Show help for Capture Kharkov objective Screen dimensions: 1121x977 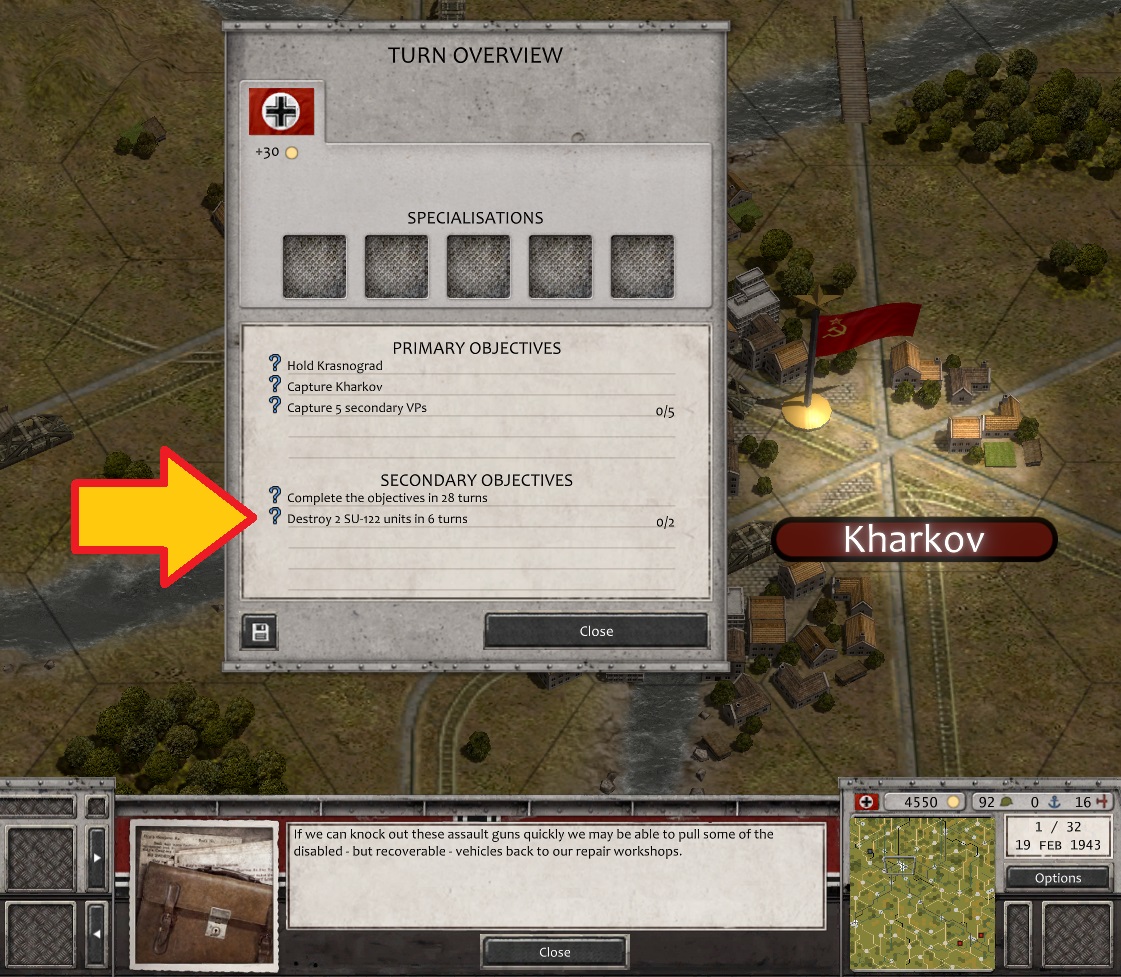276,385
